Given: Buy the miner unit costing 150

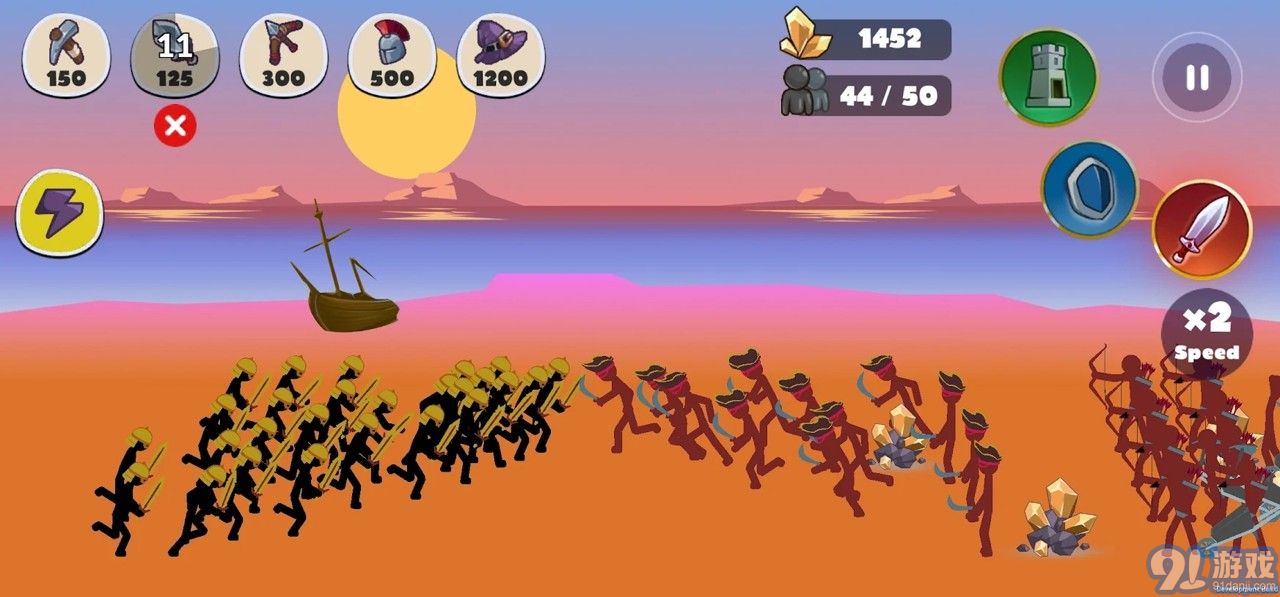Looking at the screenshot, I should coord(66,55).
